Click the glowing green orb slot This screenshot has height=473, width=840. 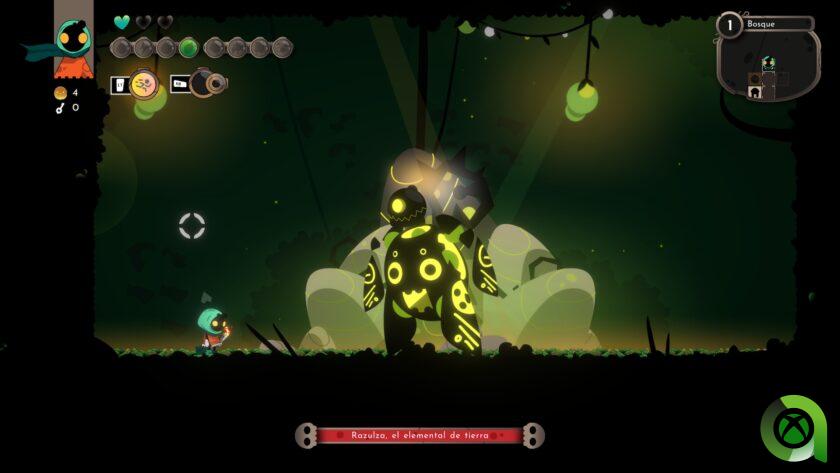[188, 47]
